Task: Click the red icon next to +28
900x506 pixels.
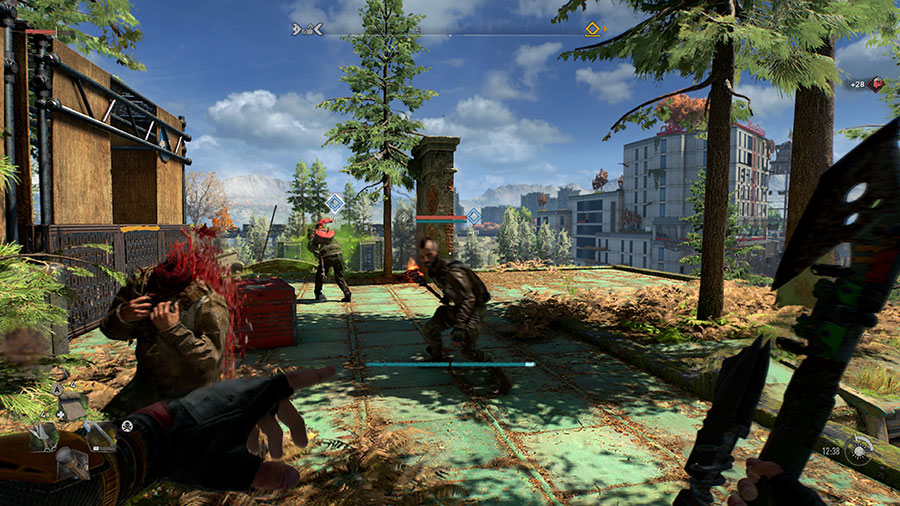Action: click(877, 84)
